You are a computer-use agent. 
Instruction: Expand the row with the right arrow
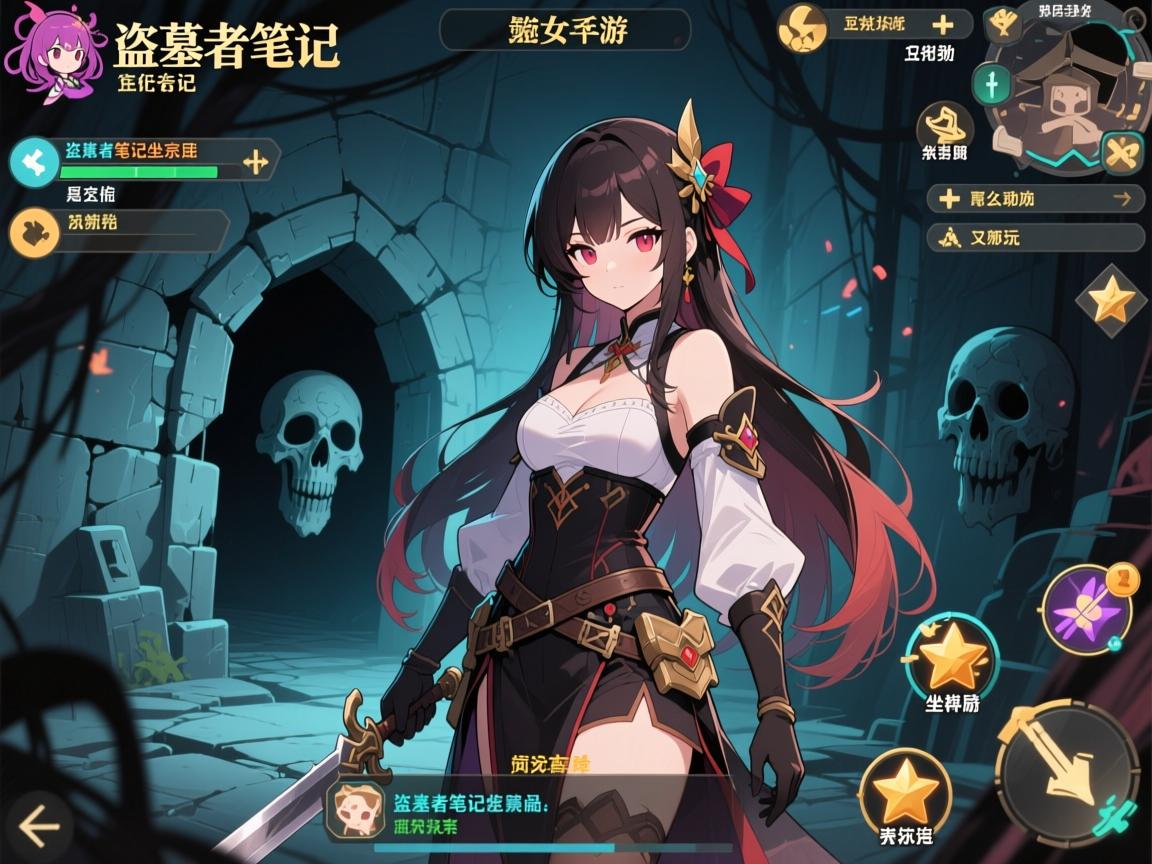[x=1035, y=199]
